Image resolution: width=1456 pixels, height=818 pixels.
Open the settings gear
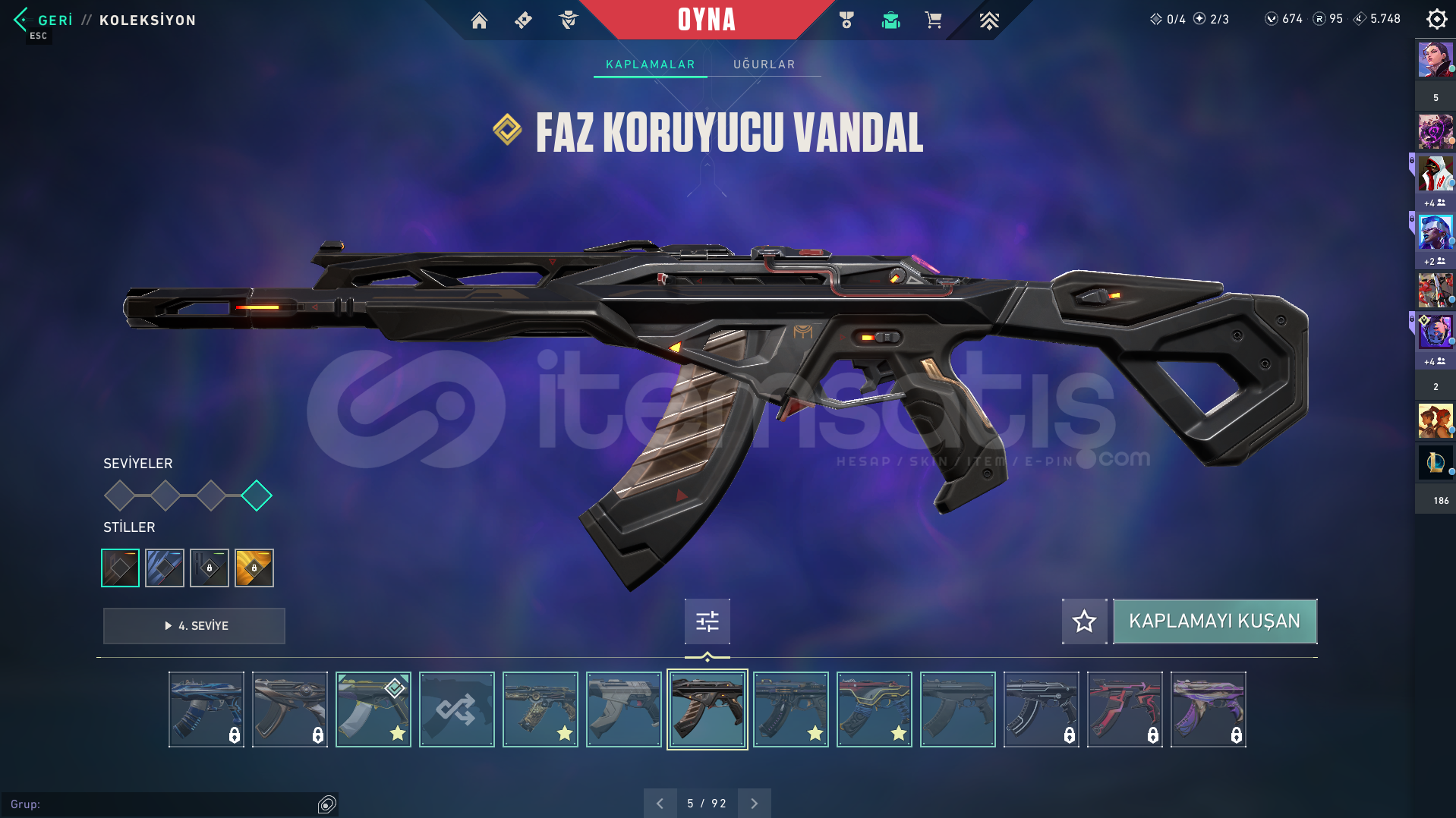1436,19
